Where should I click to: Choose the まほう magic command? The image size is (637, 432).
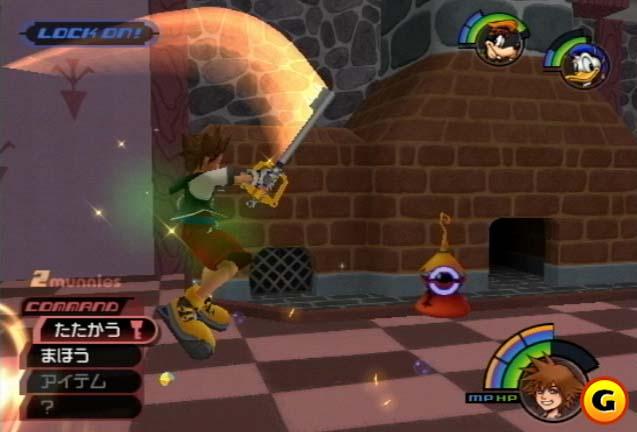[x=70, y=355]
